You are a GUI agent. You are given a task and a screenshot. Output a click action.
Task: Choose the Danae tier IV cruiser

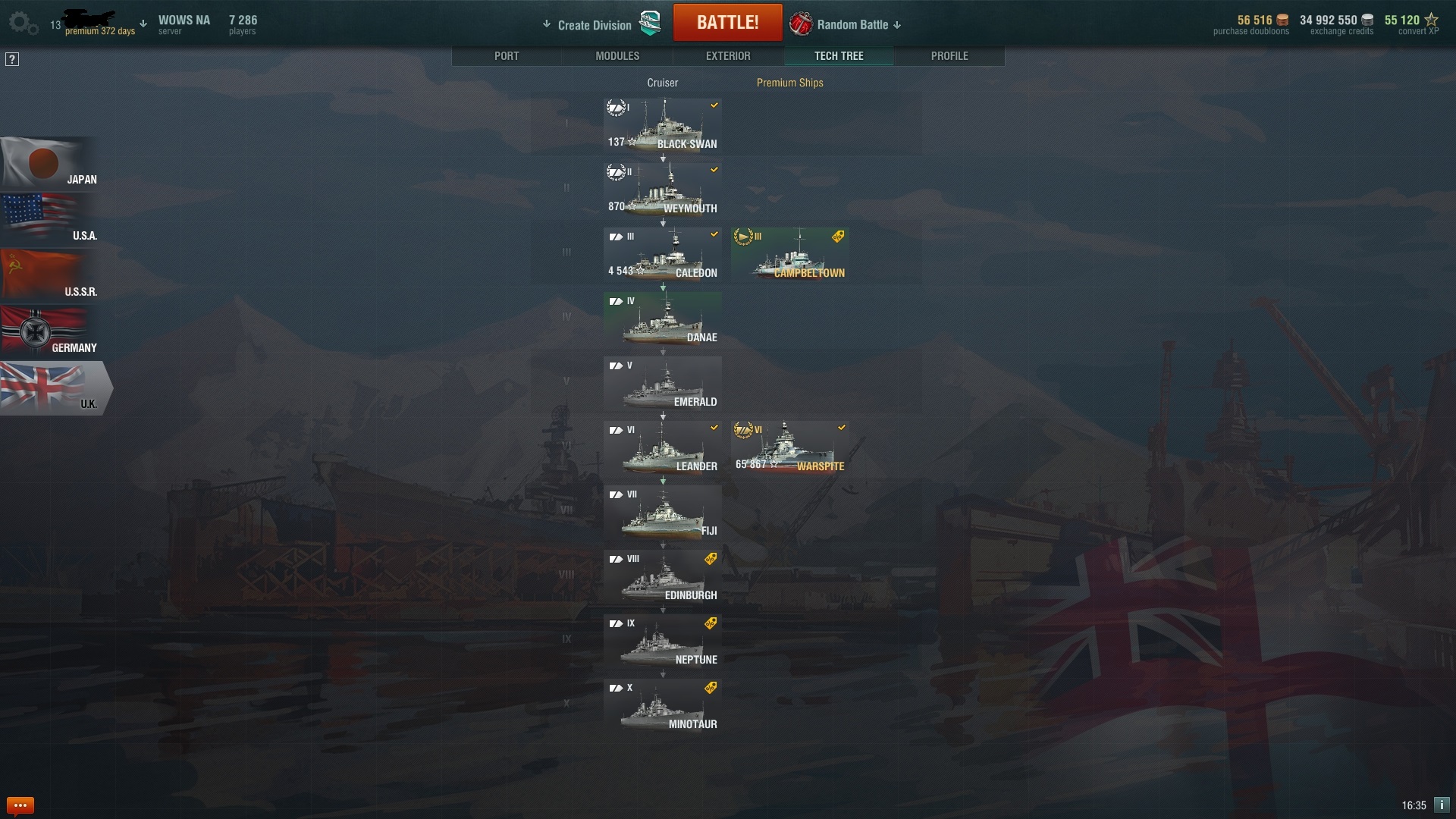pos(663,319)
